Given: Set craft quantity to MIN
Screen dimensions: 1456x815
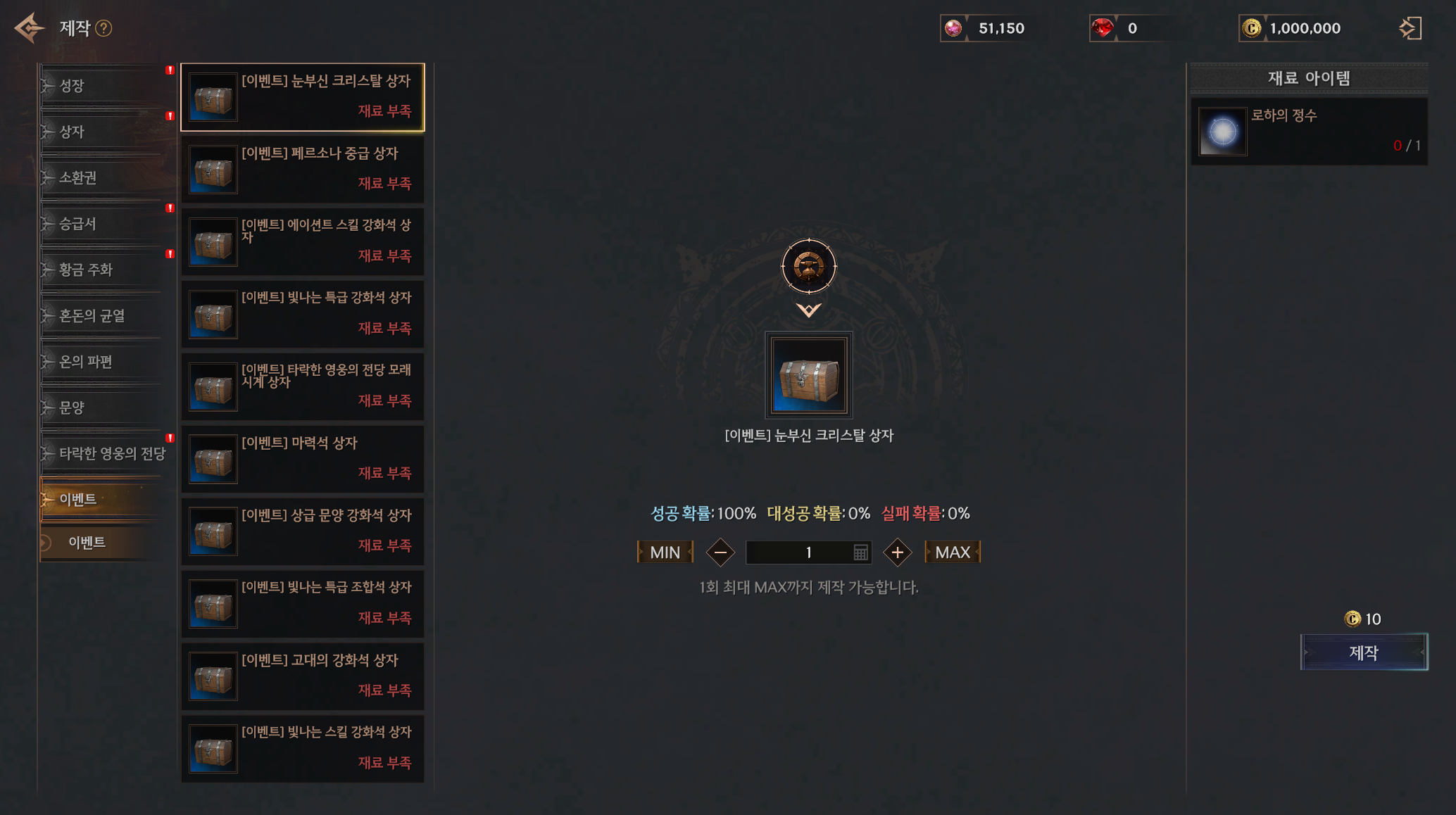Looking at the screenshot, I should click(x=665, y=552).
